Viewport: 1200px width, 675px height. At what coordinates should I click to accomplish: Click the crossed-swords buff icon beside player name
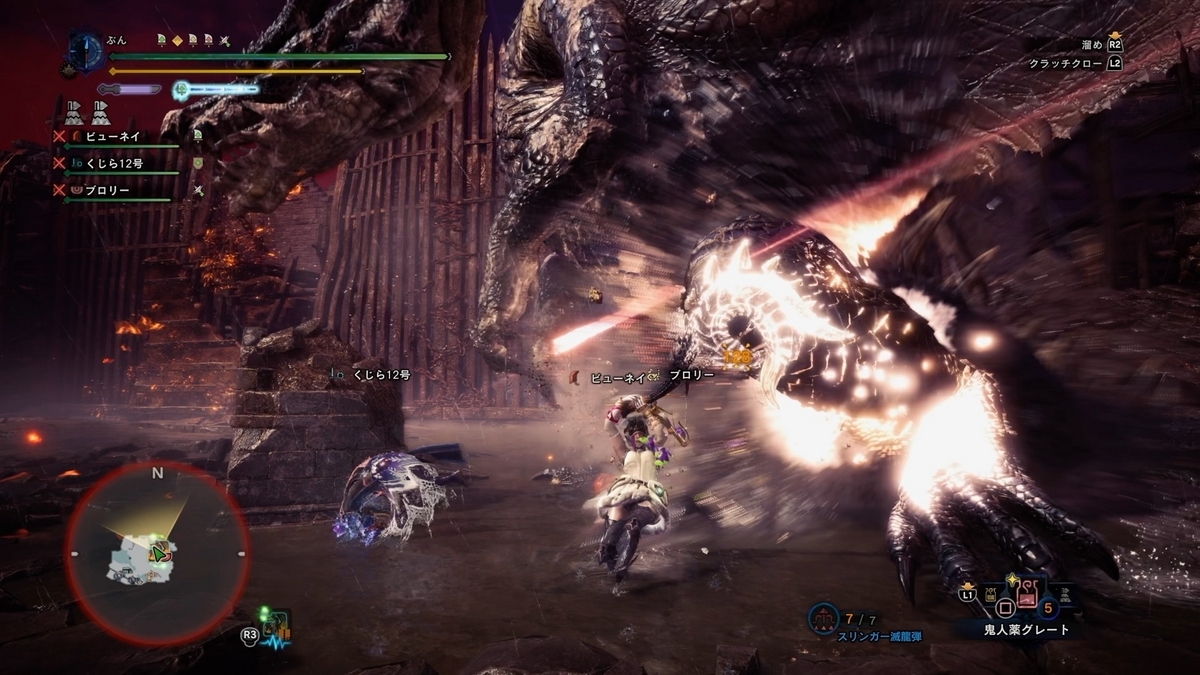226,41
